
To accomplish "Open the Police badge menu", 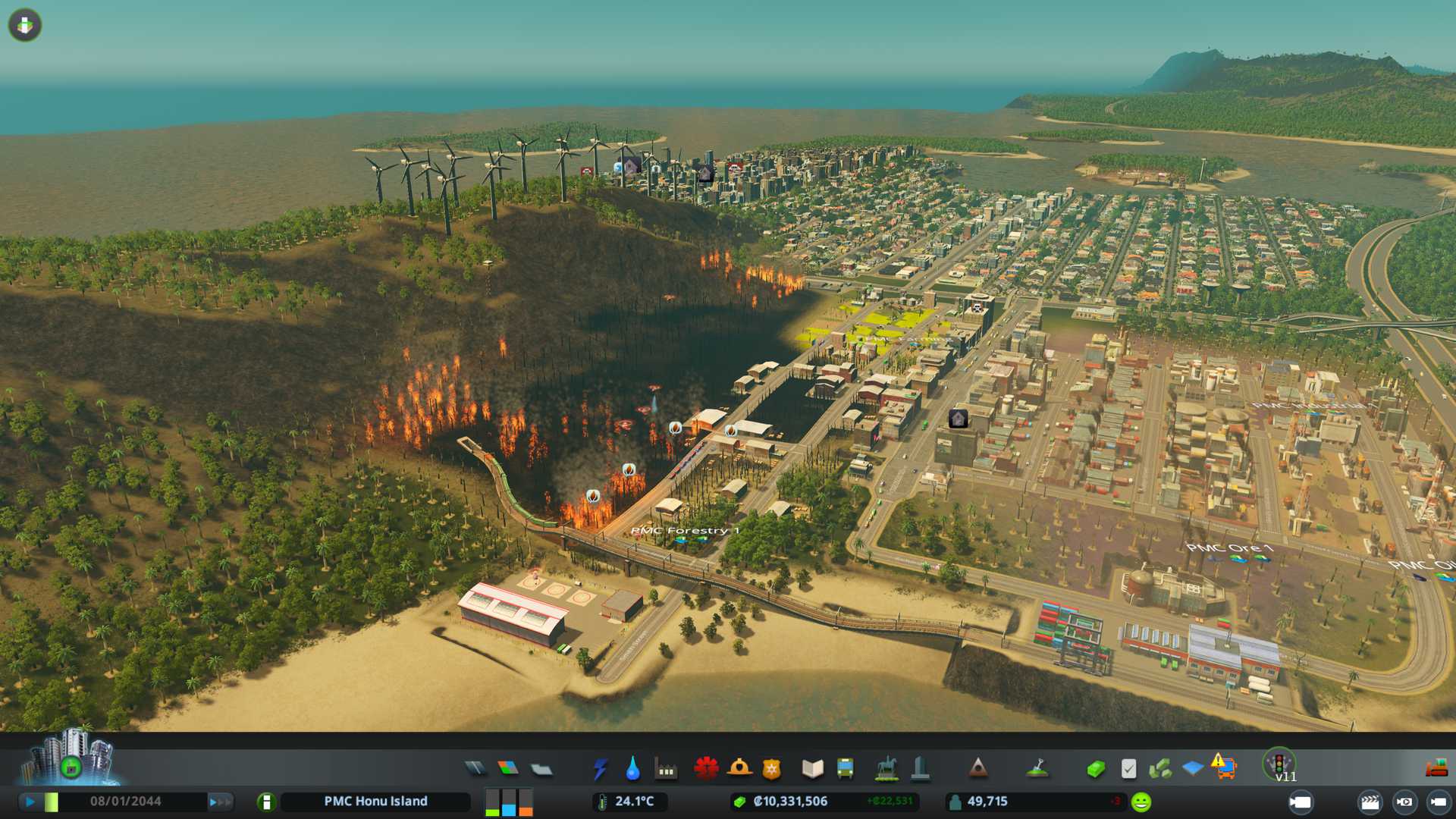I will click(x=771, y=769).
